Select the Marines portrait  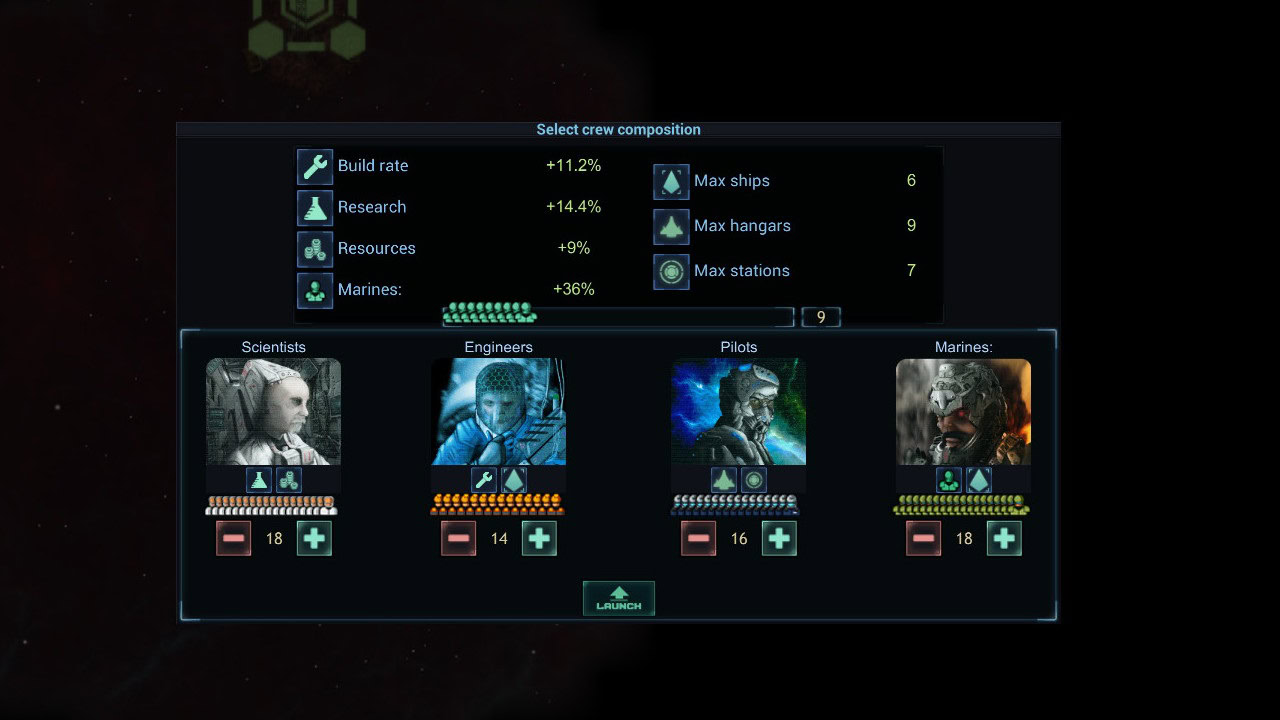tap(963, 412)
